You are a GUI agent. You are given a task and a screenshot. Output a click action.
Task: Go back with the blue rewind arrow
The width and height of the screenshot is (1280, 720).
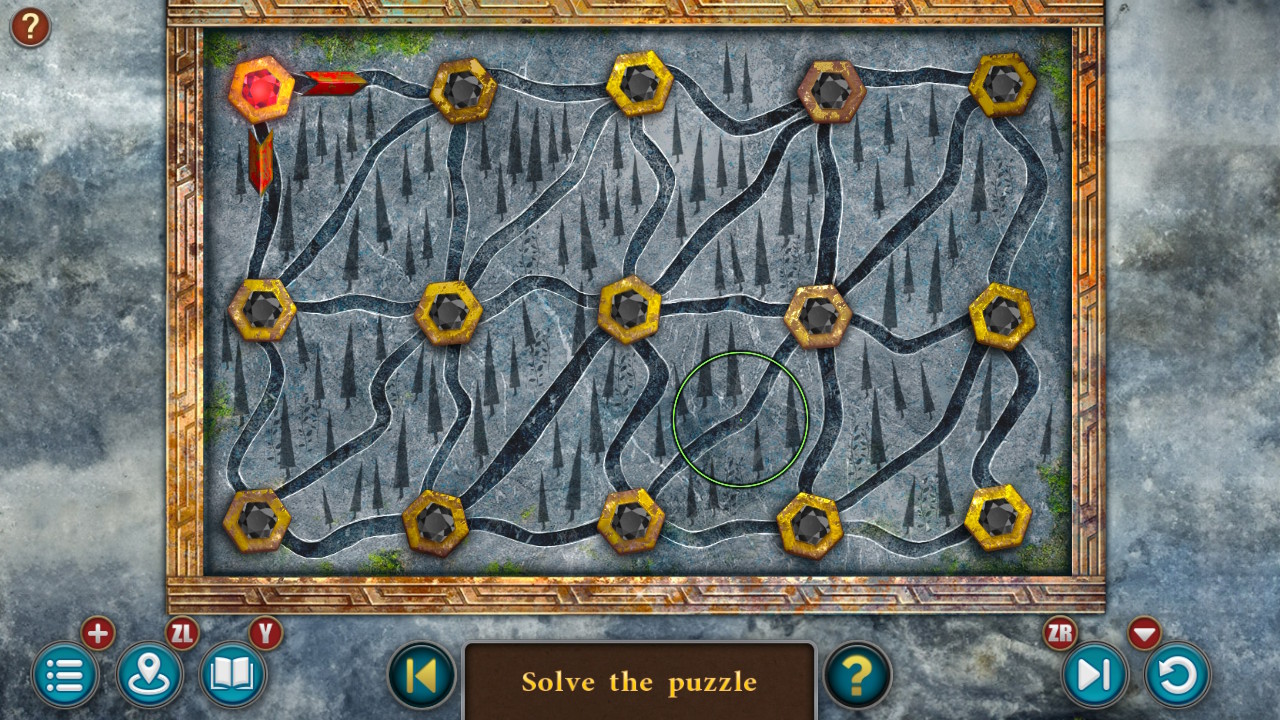click(x=421, y=677)
